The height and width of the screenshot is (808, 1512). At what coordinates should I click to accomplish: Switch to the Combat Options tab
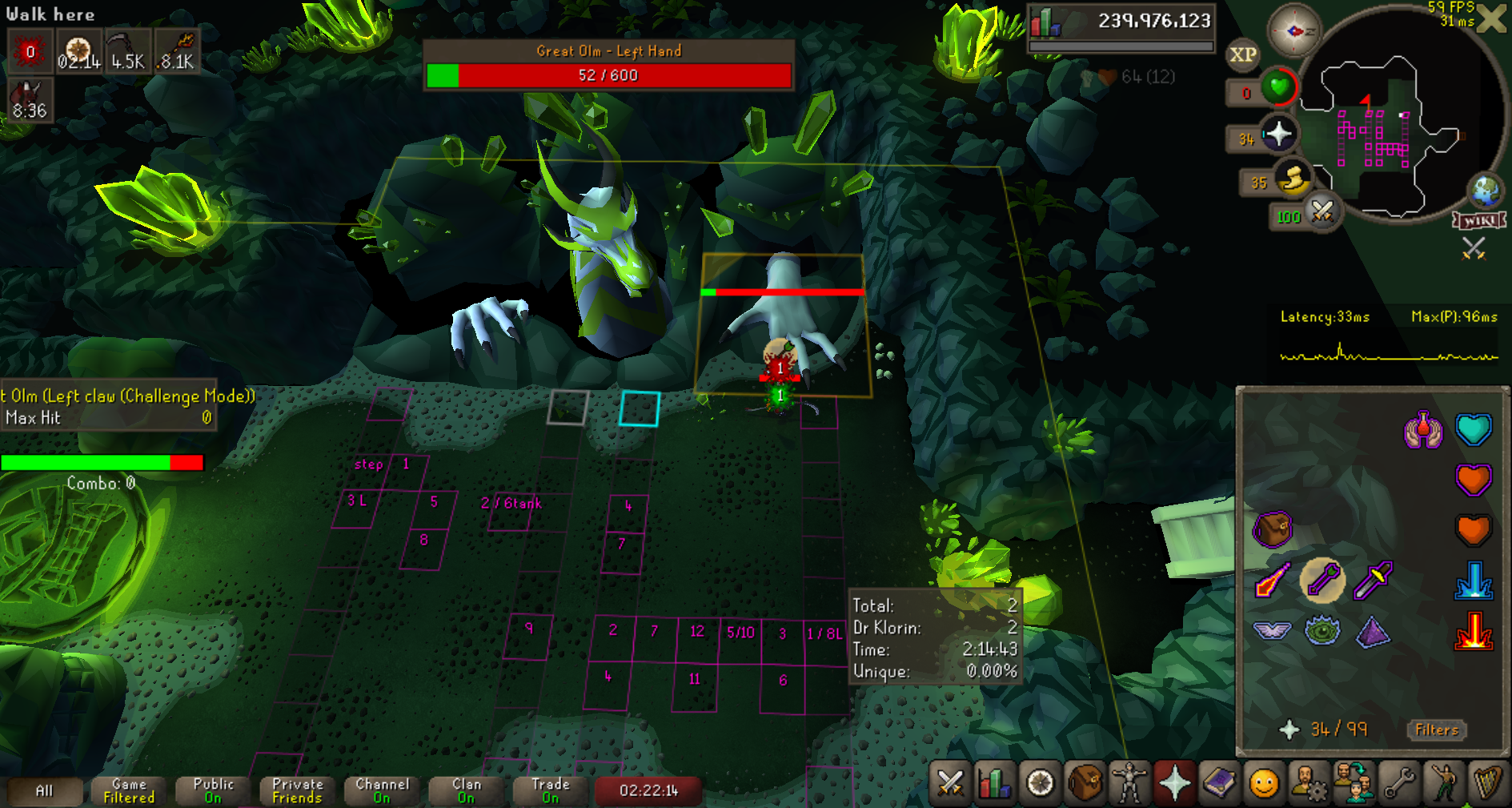(x=950, y=782)
